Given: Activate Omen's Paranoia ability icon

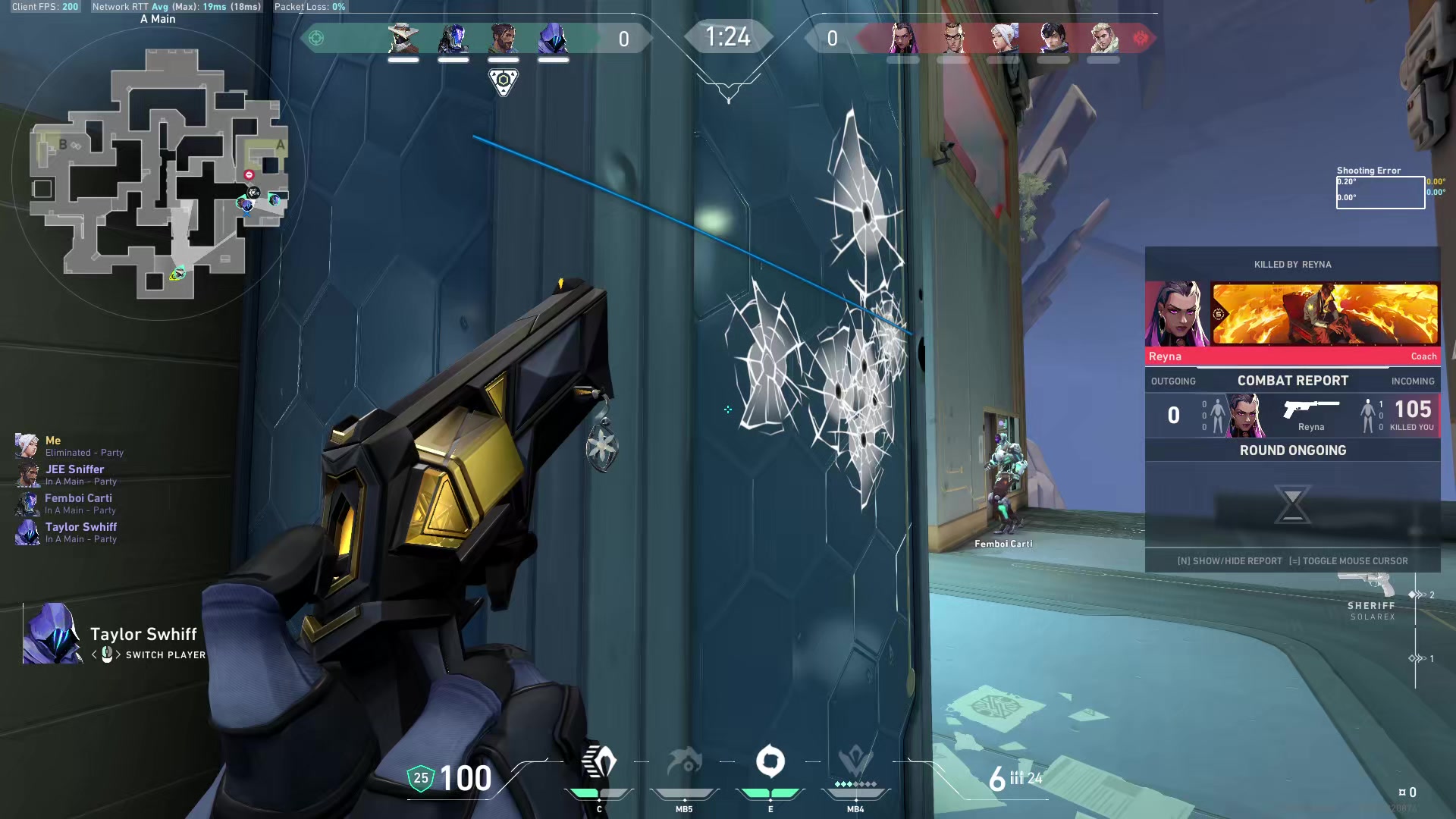Looking at the screenshot, I should (x=684, y=763).
